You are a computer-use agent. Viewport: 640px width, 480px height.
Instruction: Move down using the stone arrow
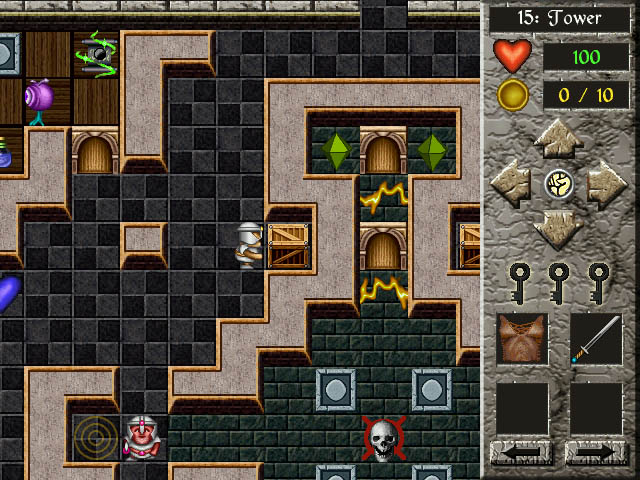coord(558,229)
